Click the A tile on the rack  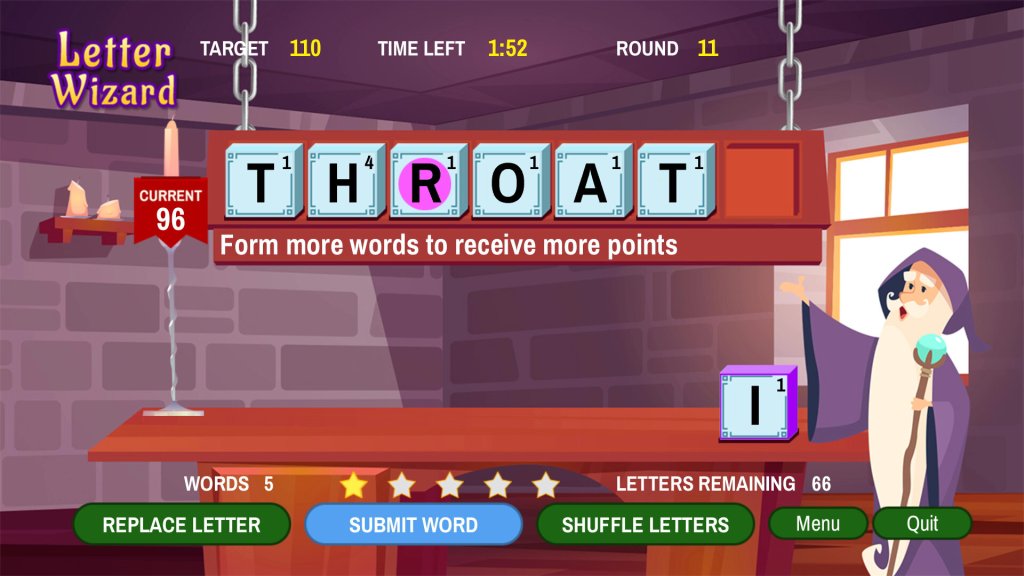(591, 182)
